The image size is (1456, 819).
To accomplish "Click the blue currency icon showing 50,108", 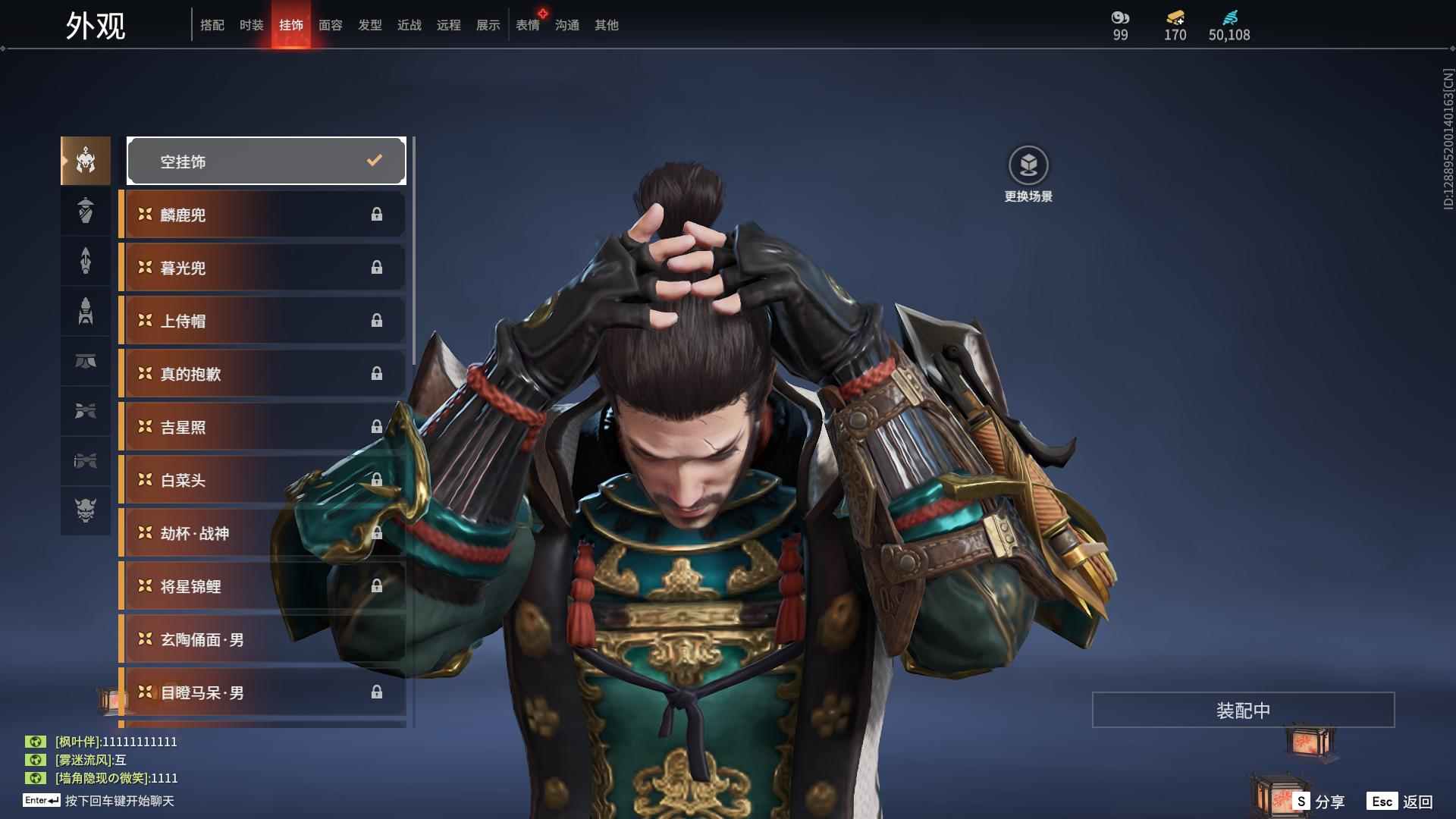I will 1232,19.
